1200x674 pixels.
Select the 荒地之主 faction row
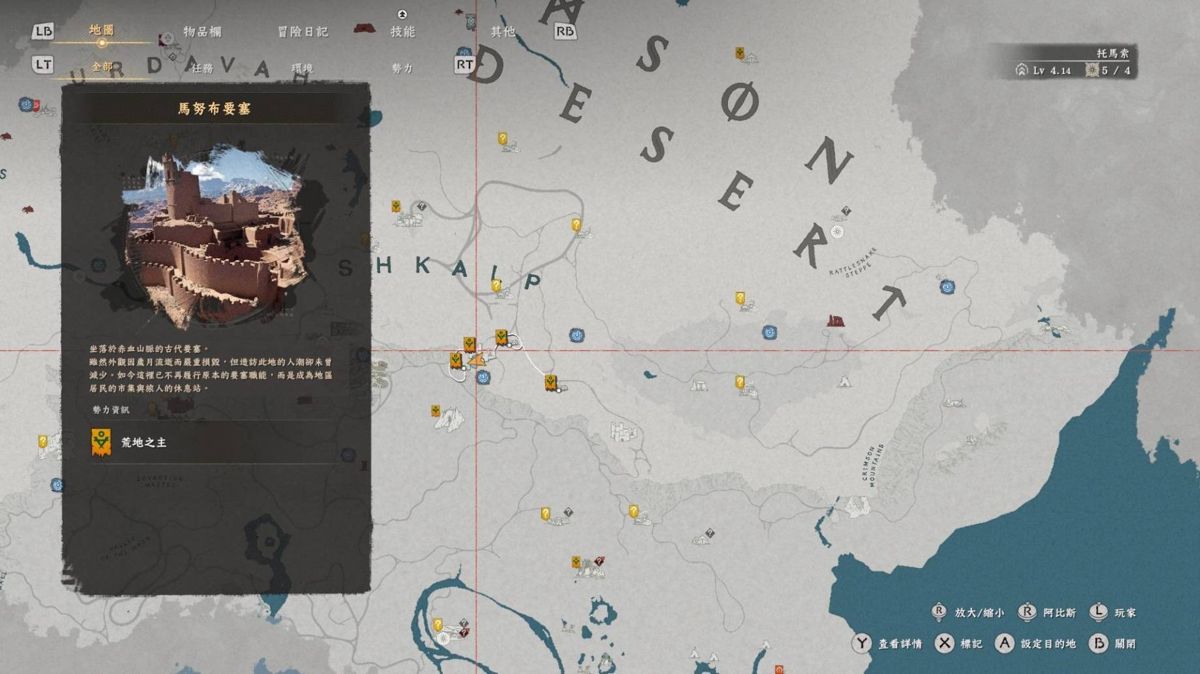point(216,441)
